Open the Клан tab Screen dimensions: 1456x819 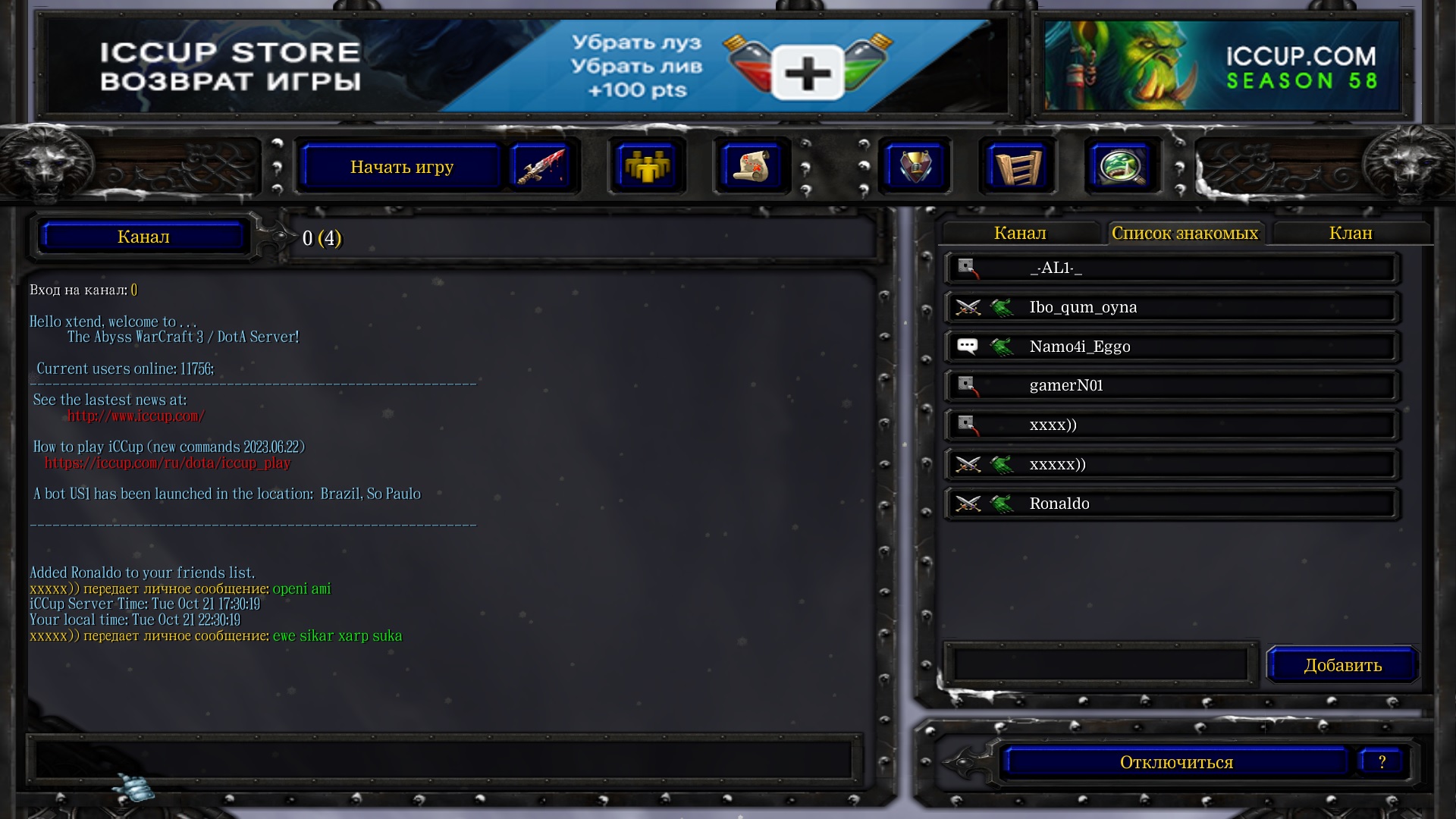pos(1350,234)
